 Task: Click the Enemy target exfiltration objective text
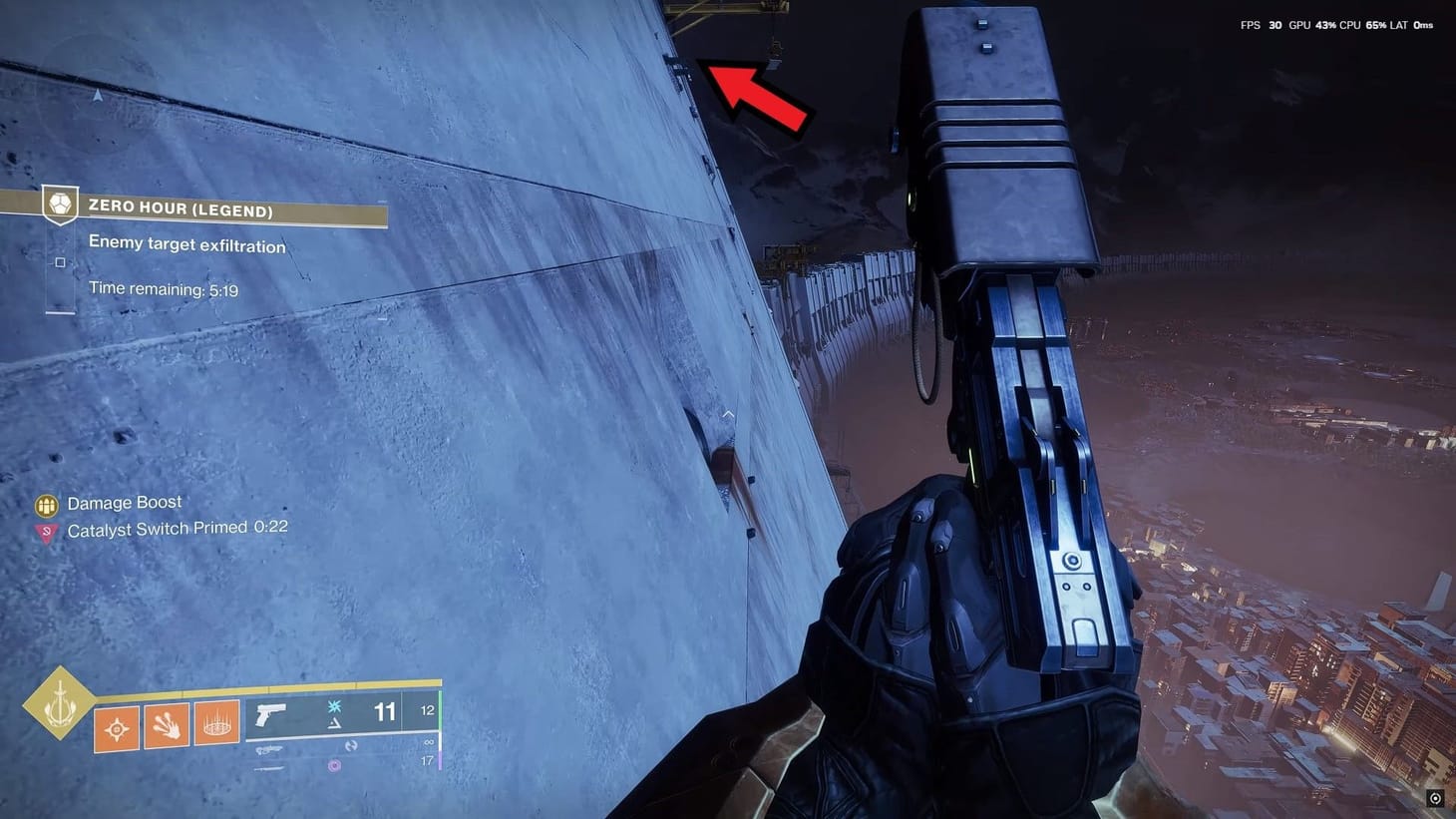tap(187, 243)
